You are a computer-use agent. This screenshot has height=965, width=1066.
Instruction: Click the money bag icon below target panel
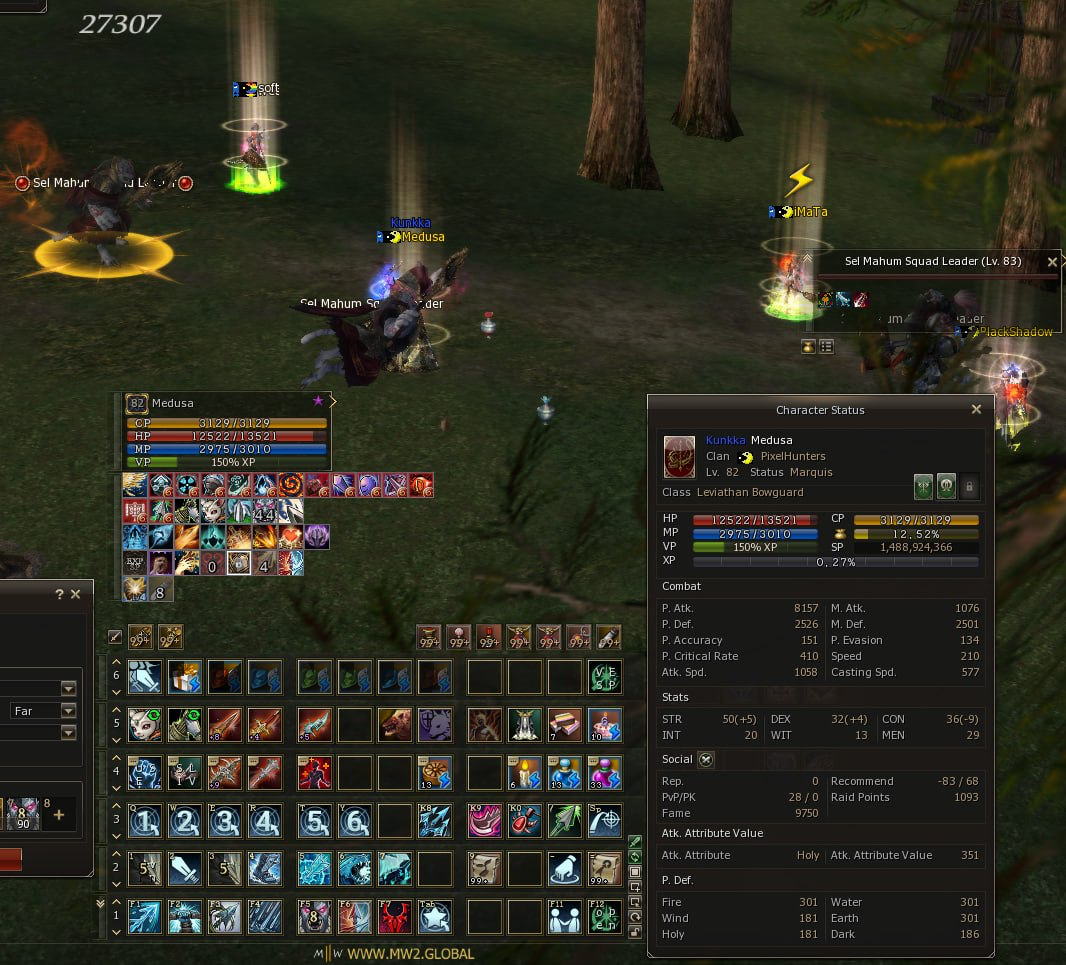pyautogui.click(x=808, y=346)
